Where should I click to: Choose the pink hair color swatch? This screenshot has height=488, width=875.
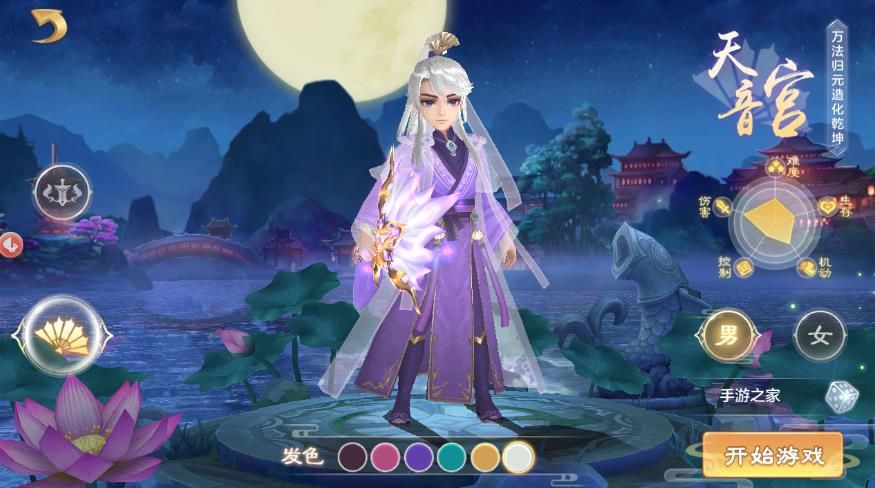(x=387, y=457)
